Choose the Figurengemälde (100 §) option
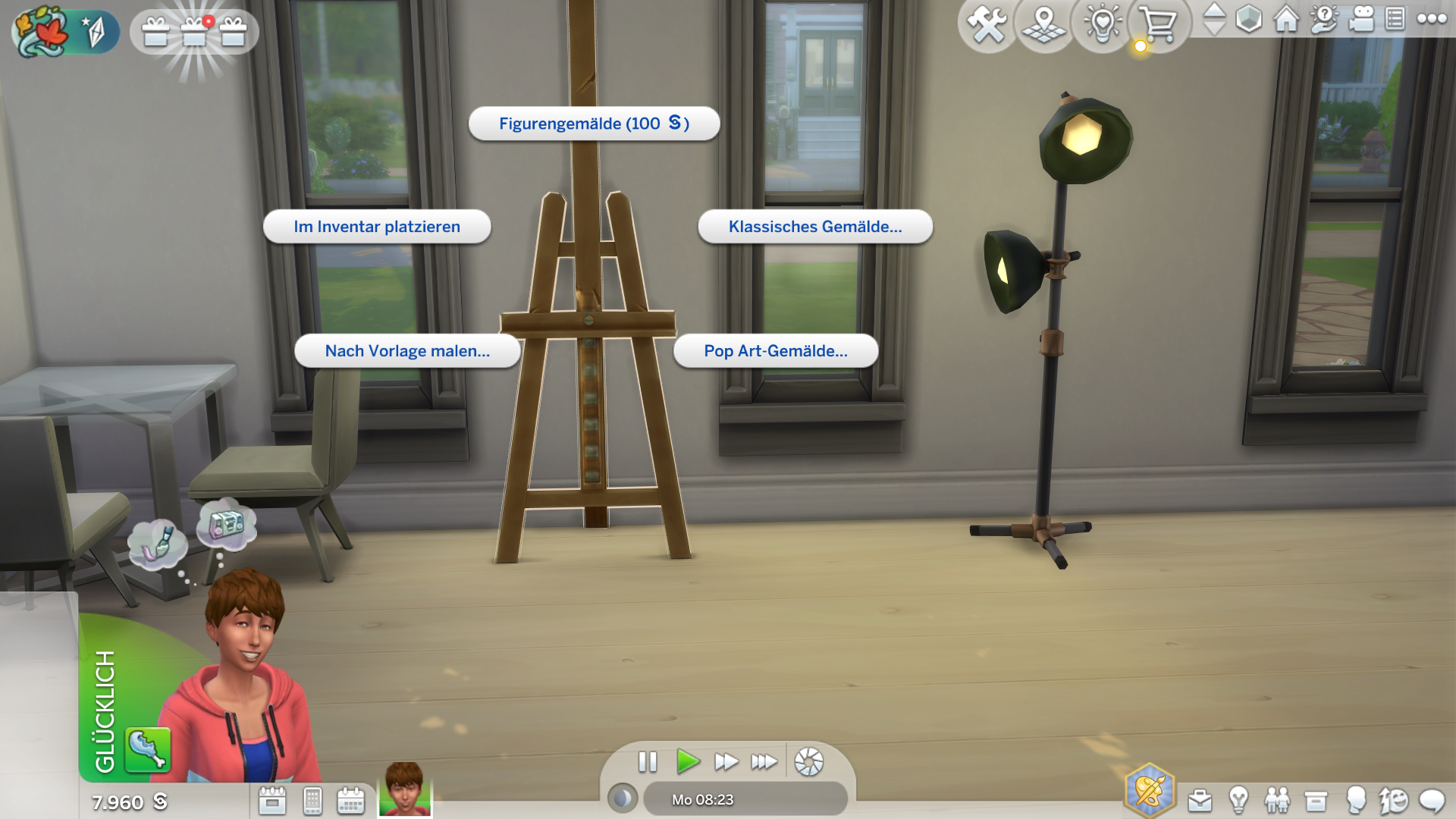The width and height of the screenshot is (1456, 819). (x=594, y=124)
